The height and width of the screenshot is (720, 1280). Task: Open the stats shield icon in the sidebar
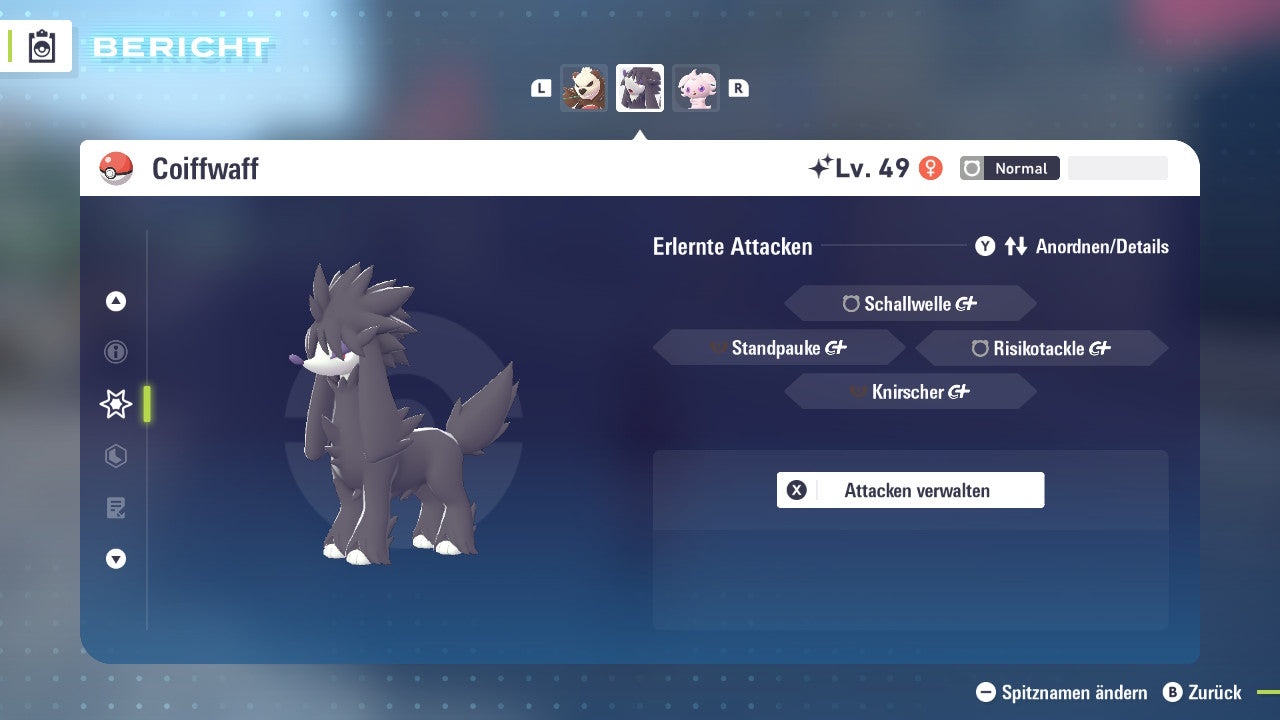pos(115,456)
